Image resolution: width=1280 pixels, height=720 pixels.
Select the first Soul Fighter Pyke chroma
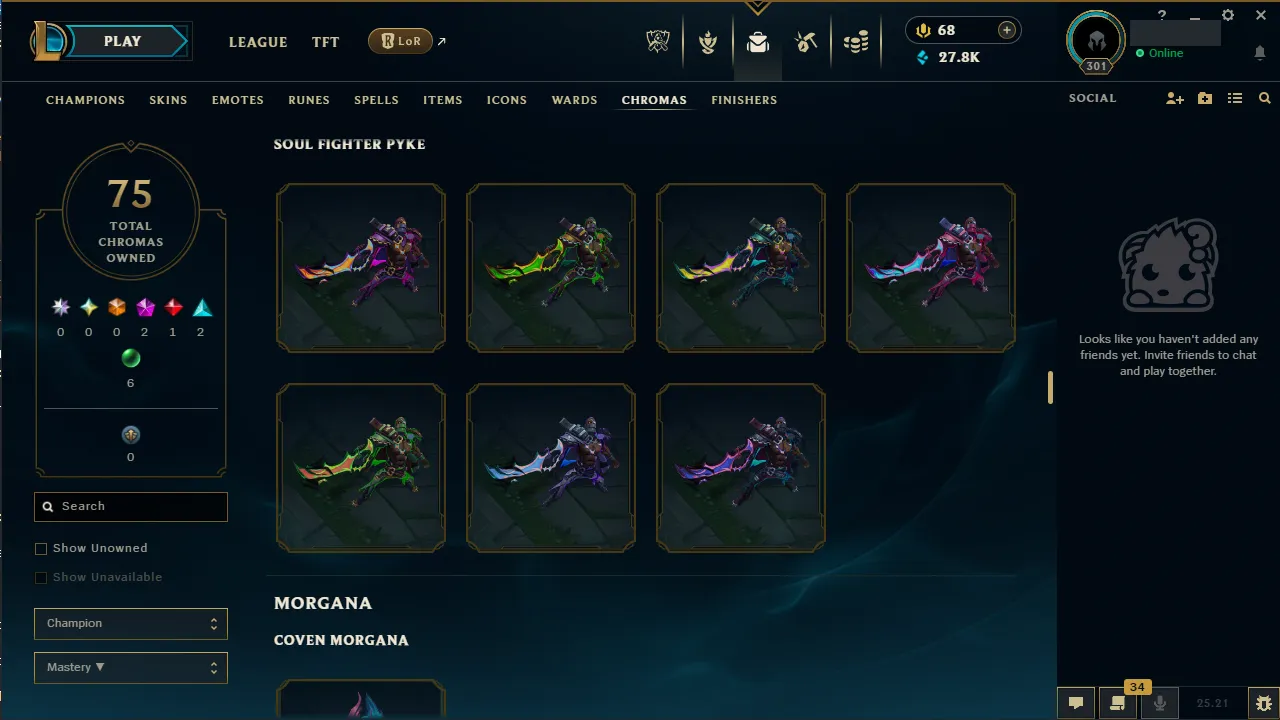click(x=360, y=267)
